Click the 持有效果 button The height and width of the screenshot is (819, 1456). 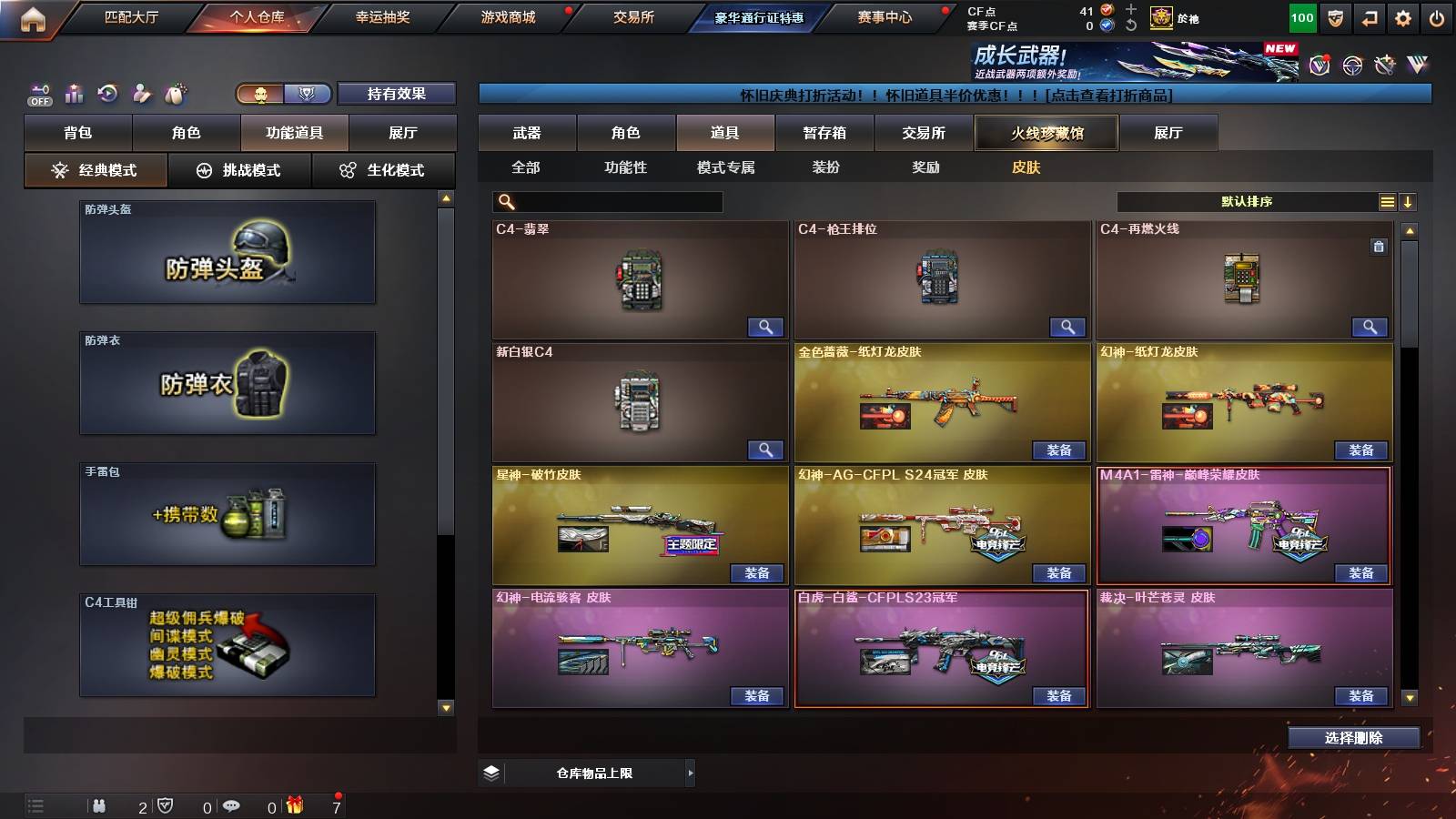(x=397, y=93)
